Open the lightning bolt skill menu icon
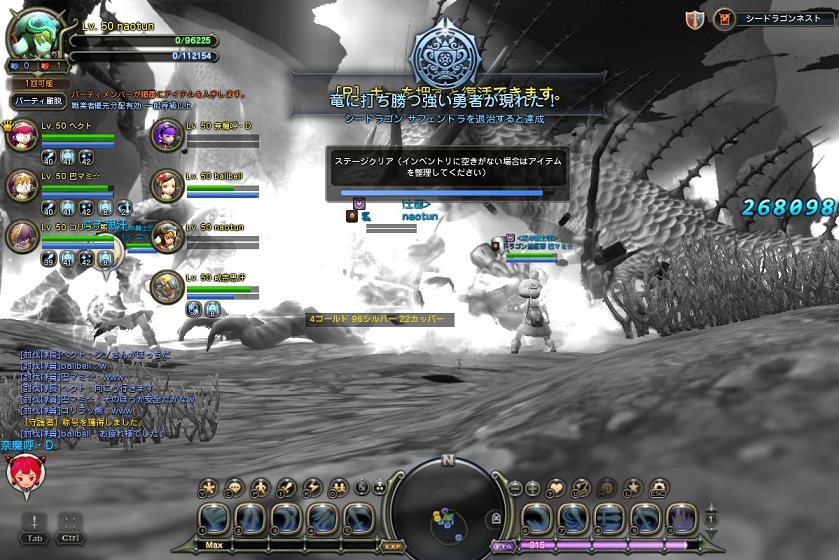This screenshot has height=560, width=839. pos(311,488)
